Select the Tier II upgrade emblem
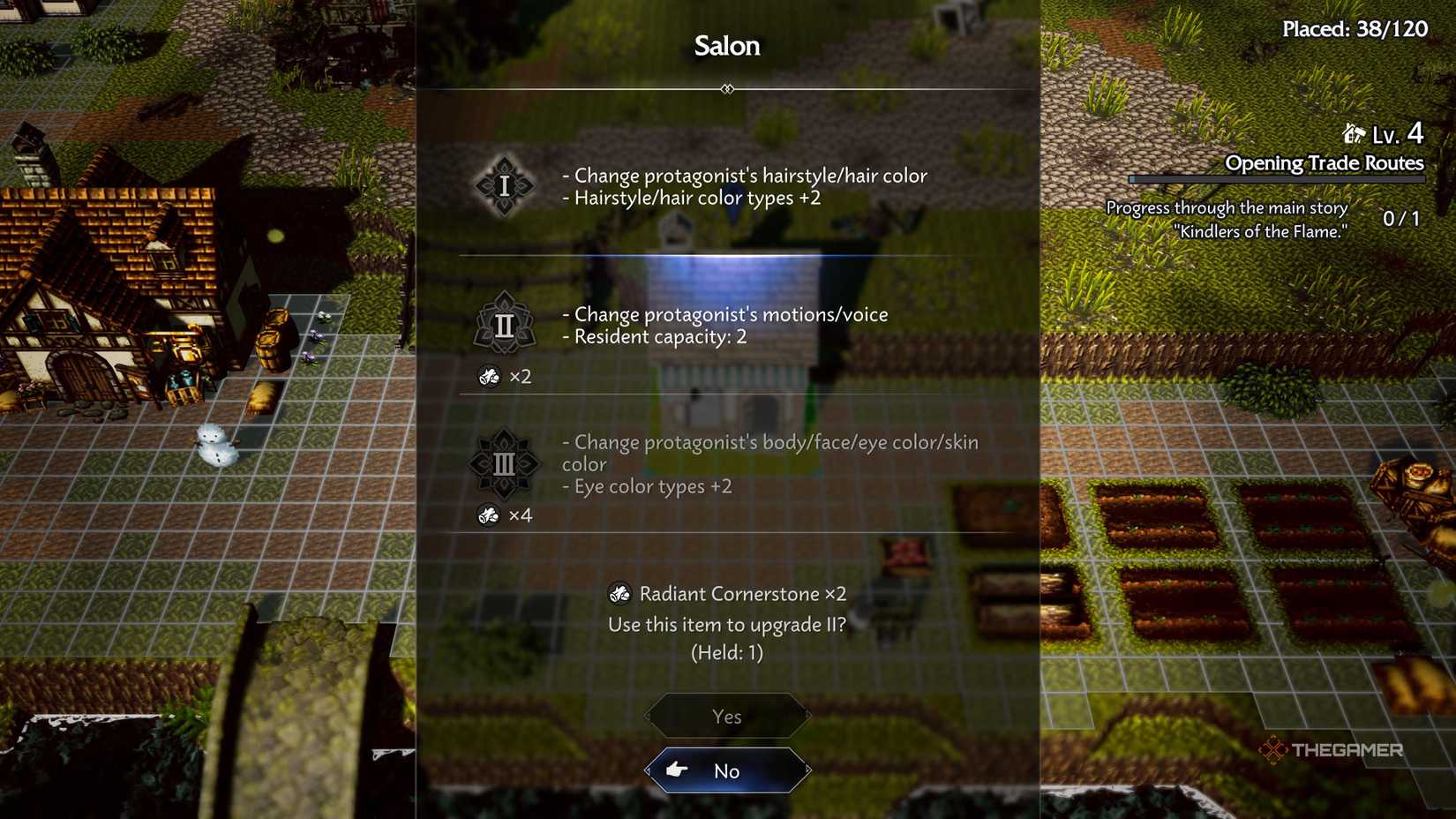Image resolution: width=1456 pixels, height=819 pixels. point(504,325)
